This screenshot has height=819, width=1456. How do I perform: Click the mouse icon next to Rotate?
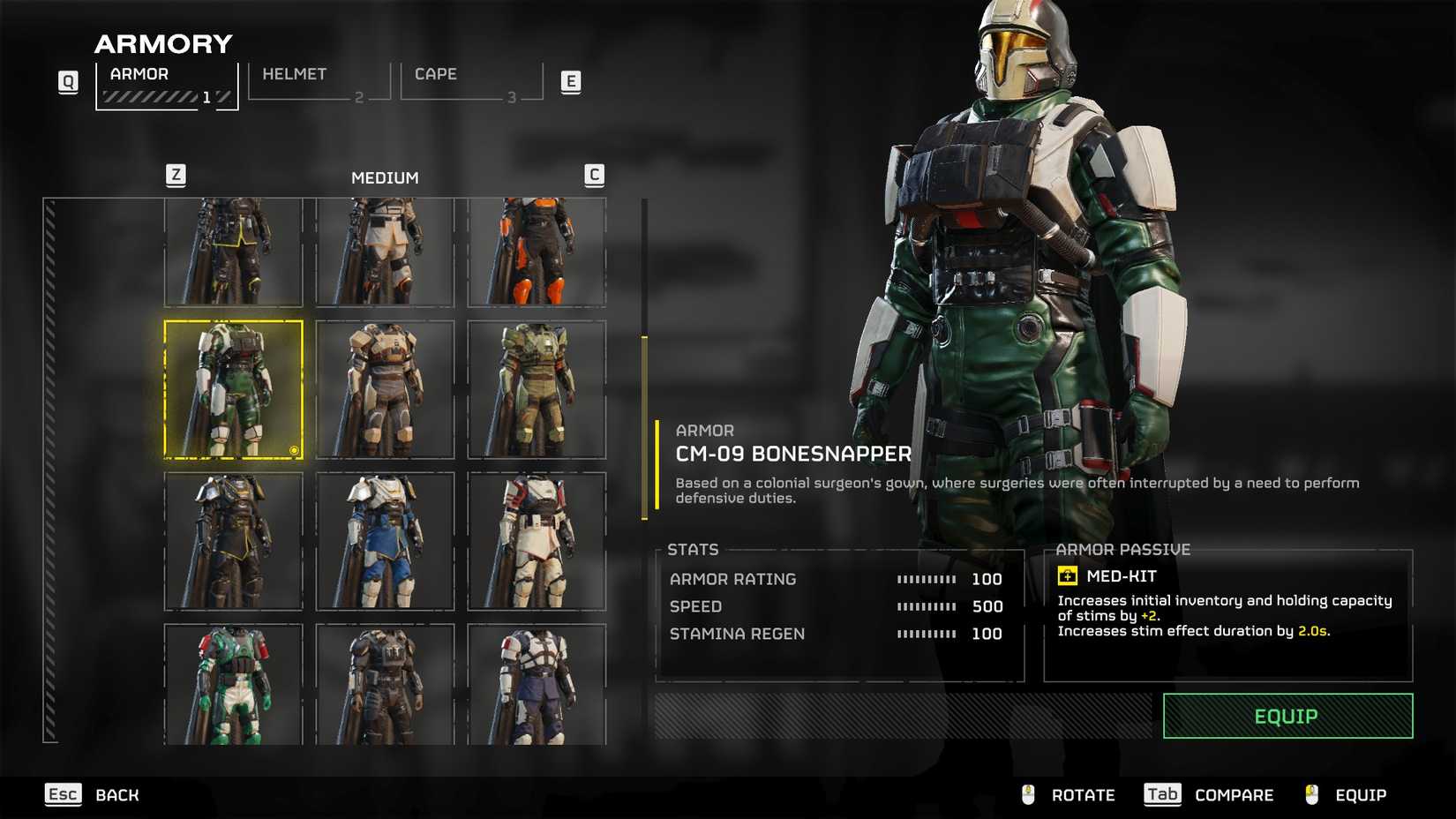(1026, 794)
